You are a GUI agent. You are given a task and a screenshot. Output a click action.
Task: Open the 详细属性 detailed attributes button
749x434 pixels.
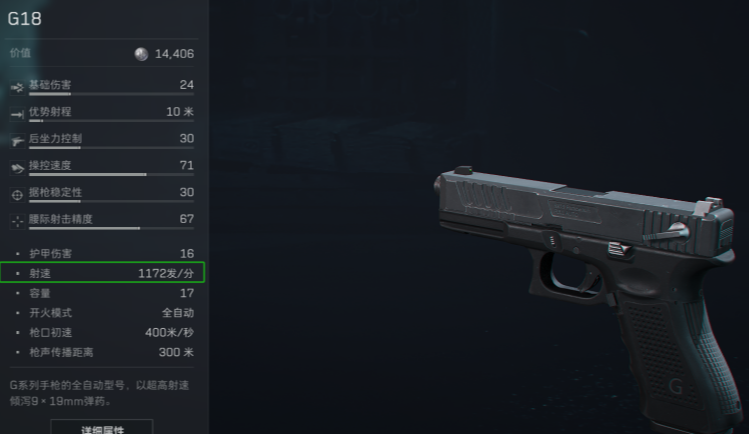[x=101, y=427]
